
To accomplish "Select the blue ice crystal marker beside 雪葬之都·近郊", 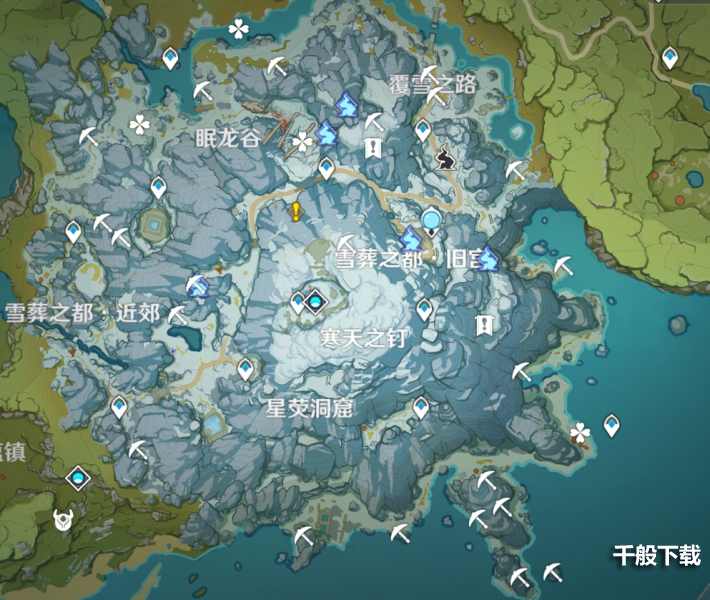I will pos(198,288).
